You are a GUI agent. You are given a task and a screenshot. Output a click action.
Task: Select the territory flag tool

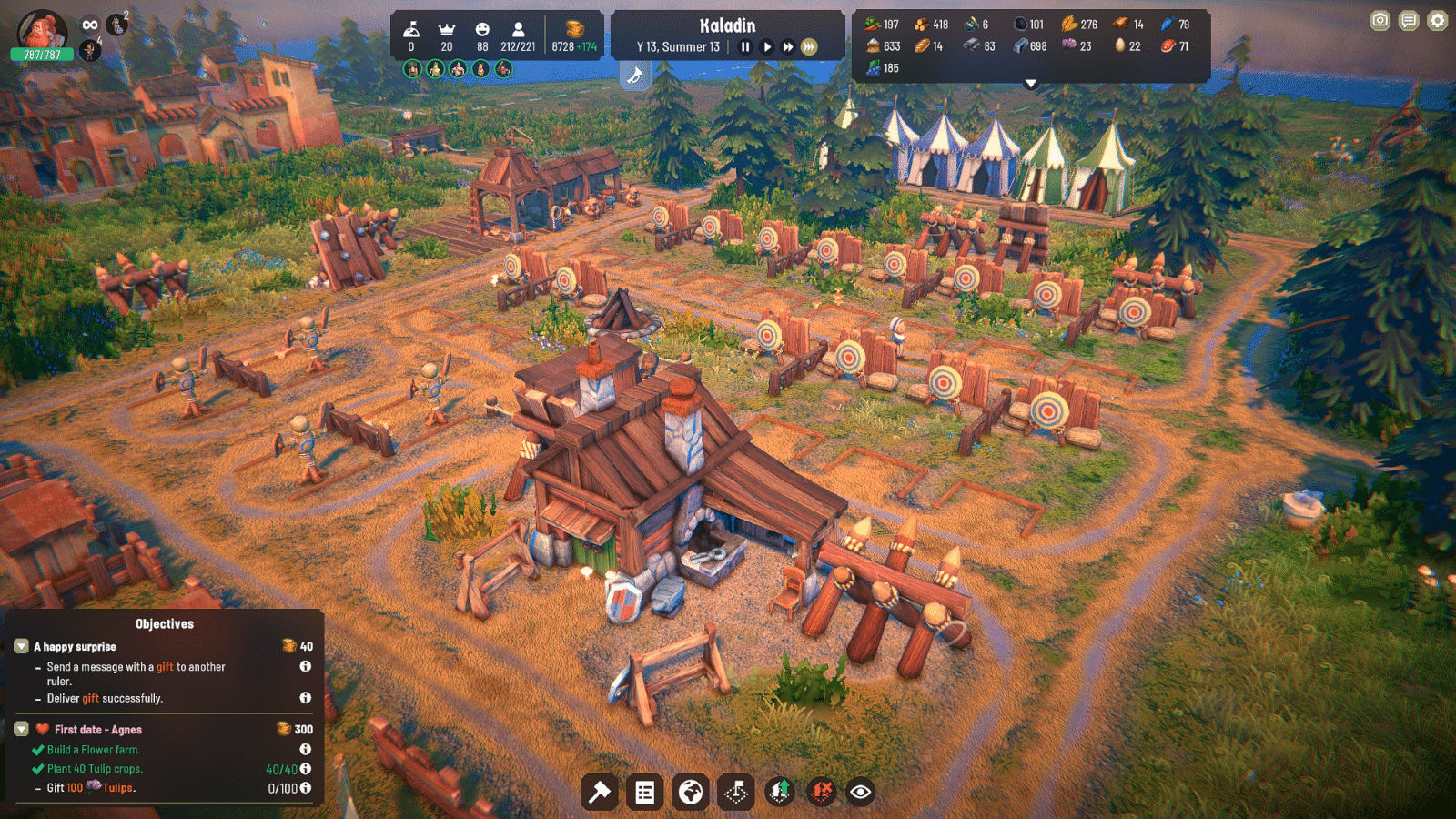tap(737, 792)
